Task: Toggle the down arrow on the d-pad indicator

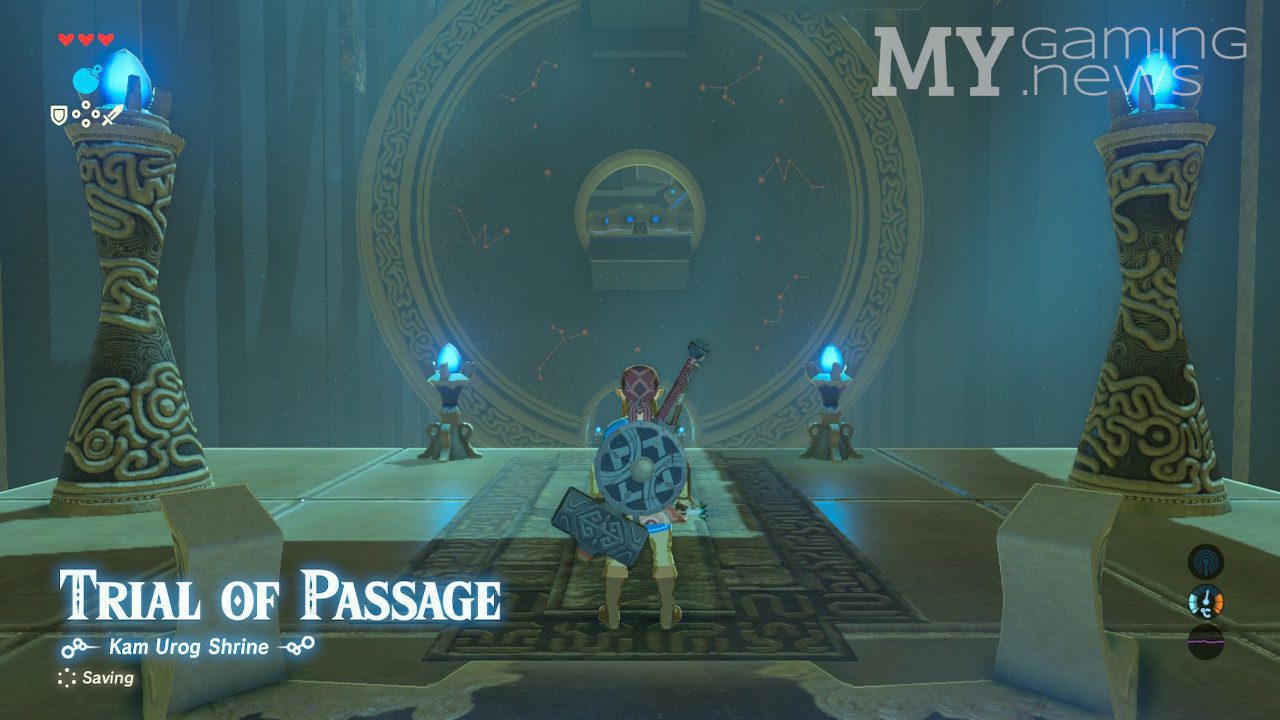Action: coord(86,123)
